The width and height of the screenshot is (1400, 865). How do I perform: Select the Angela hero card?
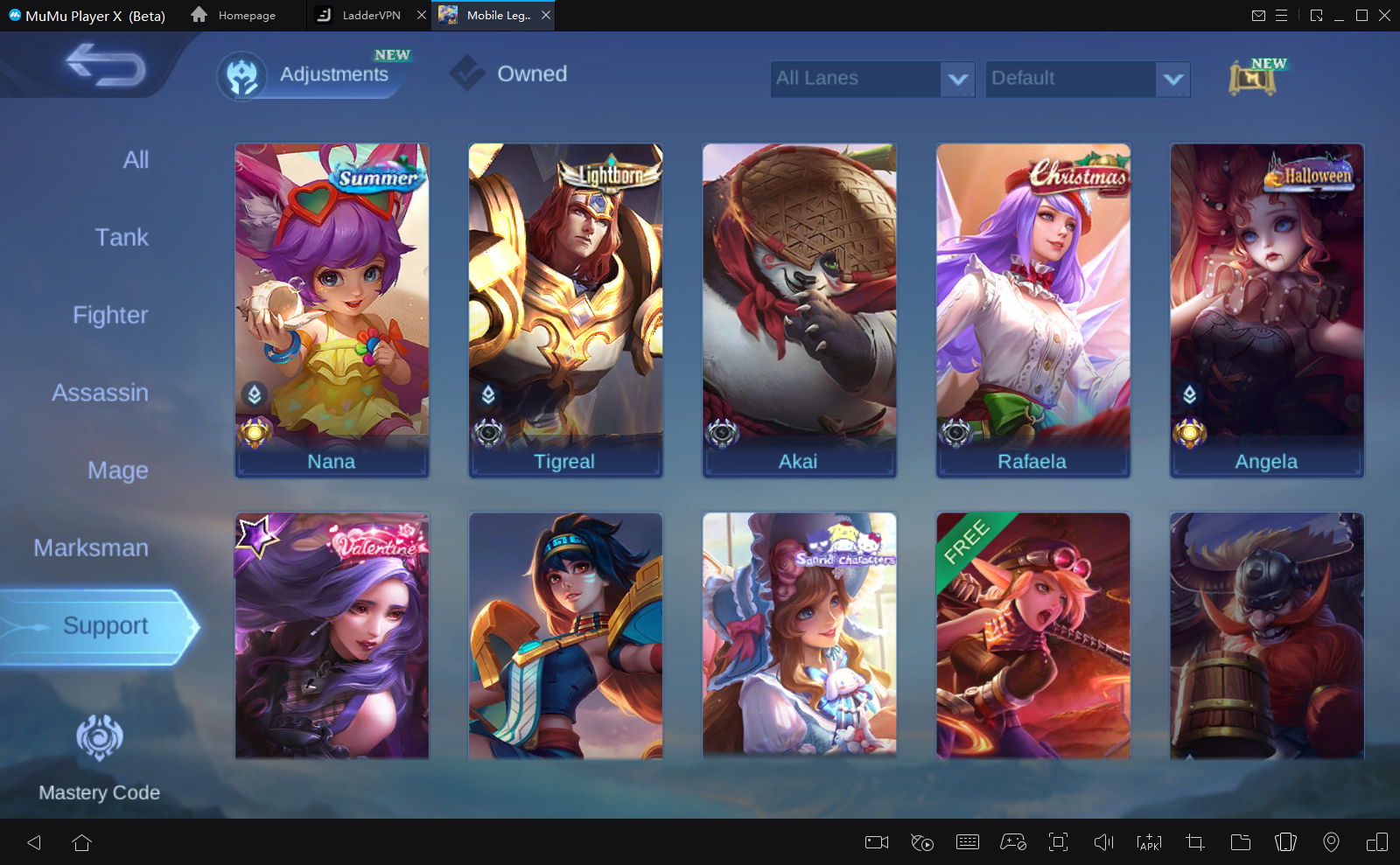(1266, 310)
